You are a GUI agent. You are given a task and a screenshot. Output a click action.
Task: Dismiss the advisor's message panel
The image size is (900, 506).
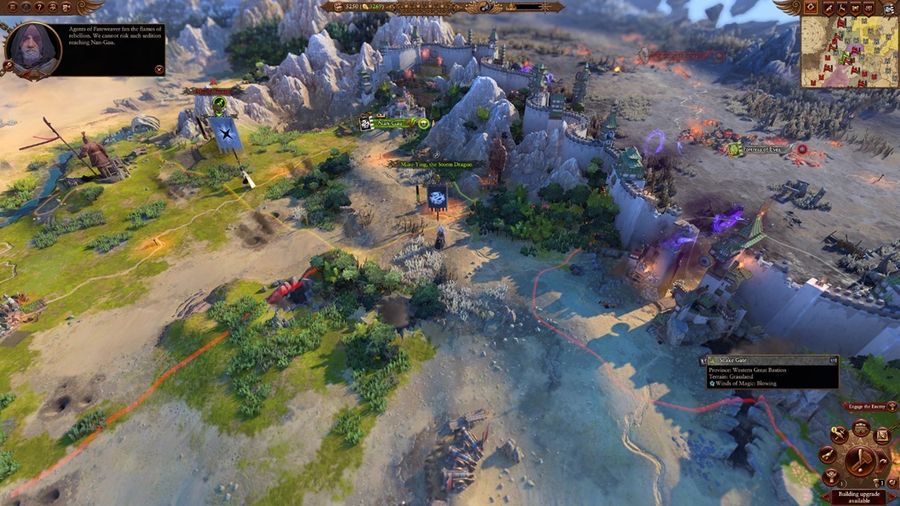coord(159,69)
